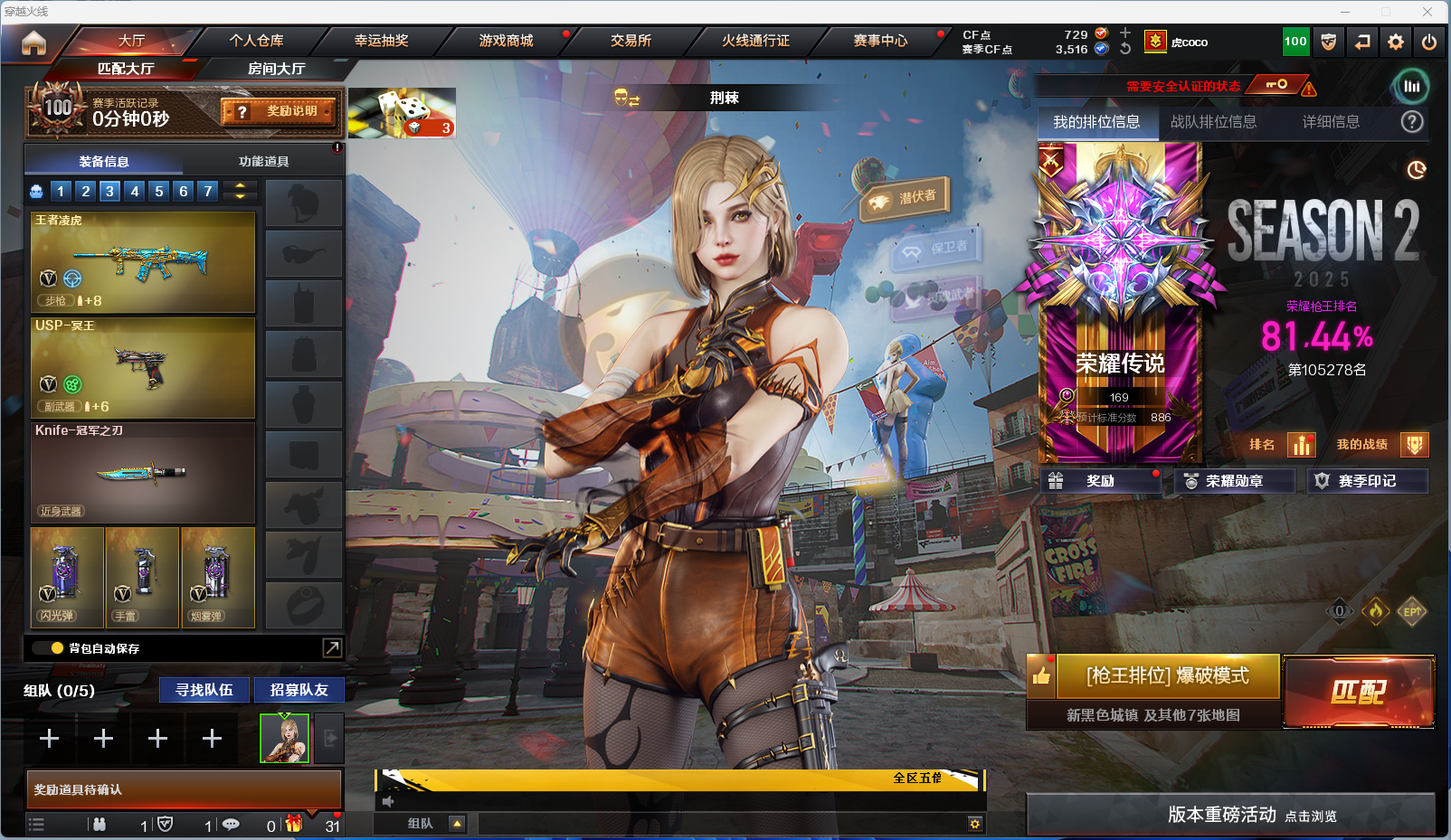The image size is (1451, 840).
Task: Close the game window
Action: 1427,12
